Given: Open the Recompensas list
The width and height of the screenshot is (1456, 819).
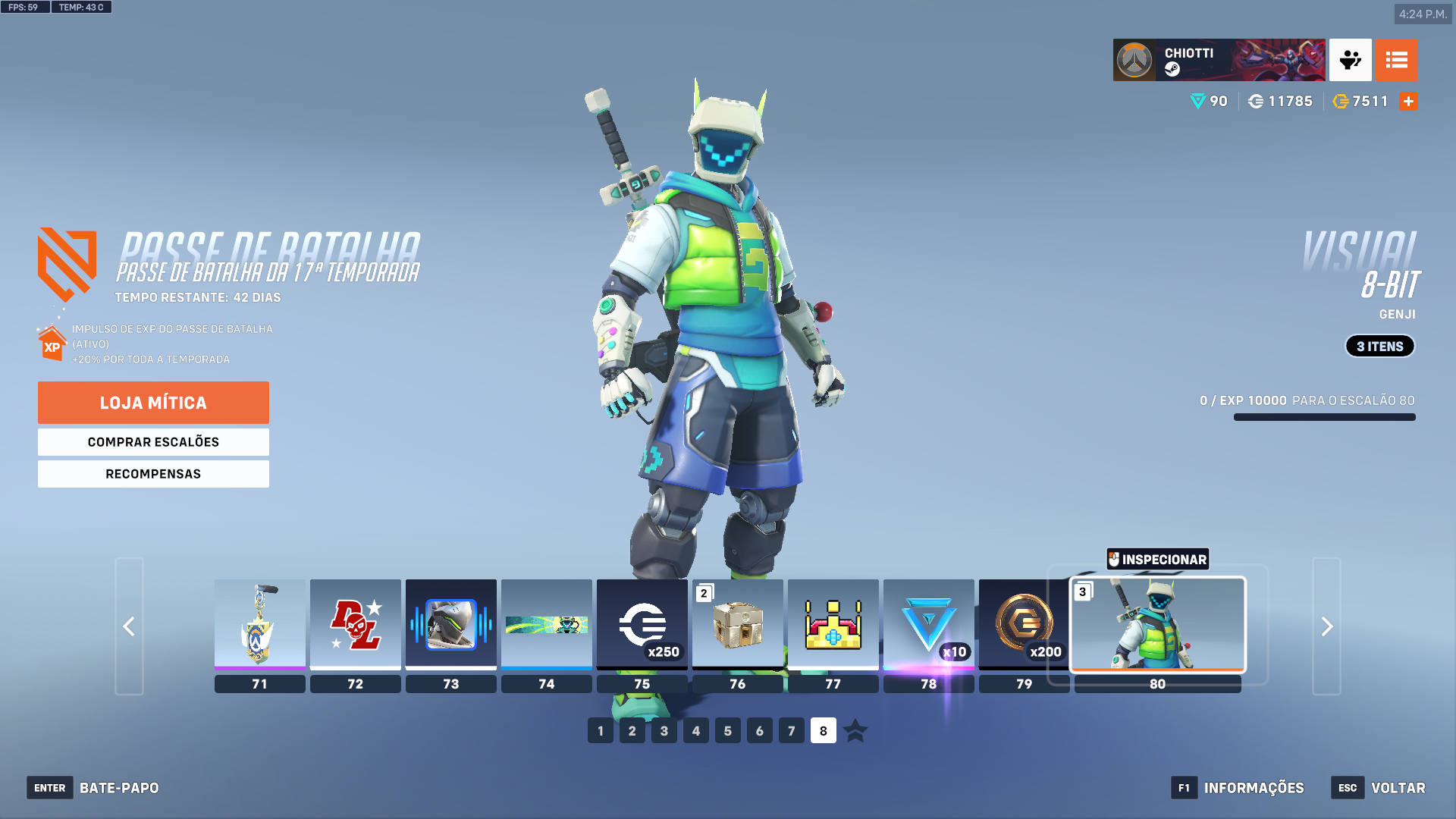Looking at the screenshot, I should coord(153,474).
